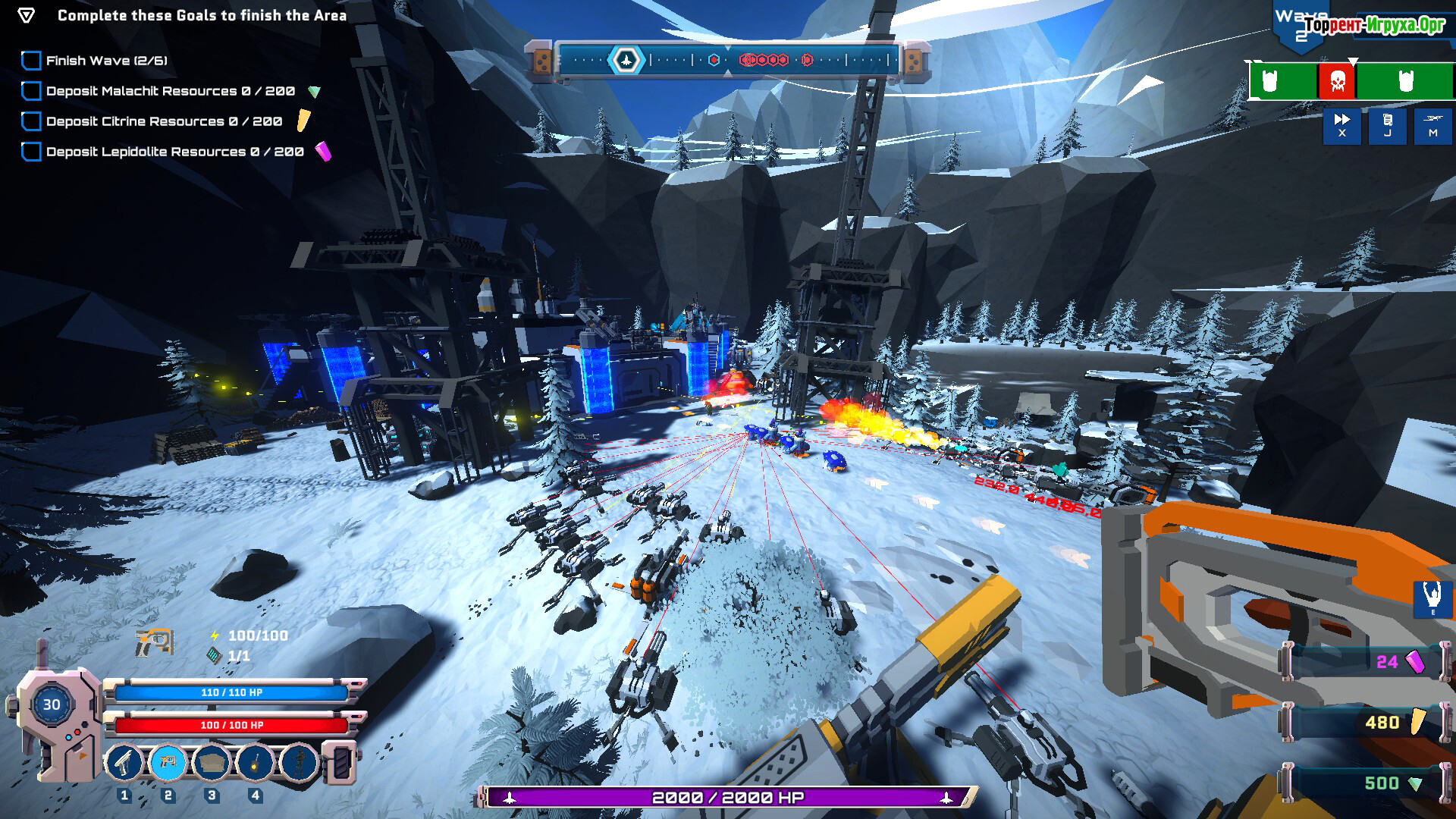Select the pistol in hotbar slot 1

click(x=124, y=761)
